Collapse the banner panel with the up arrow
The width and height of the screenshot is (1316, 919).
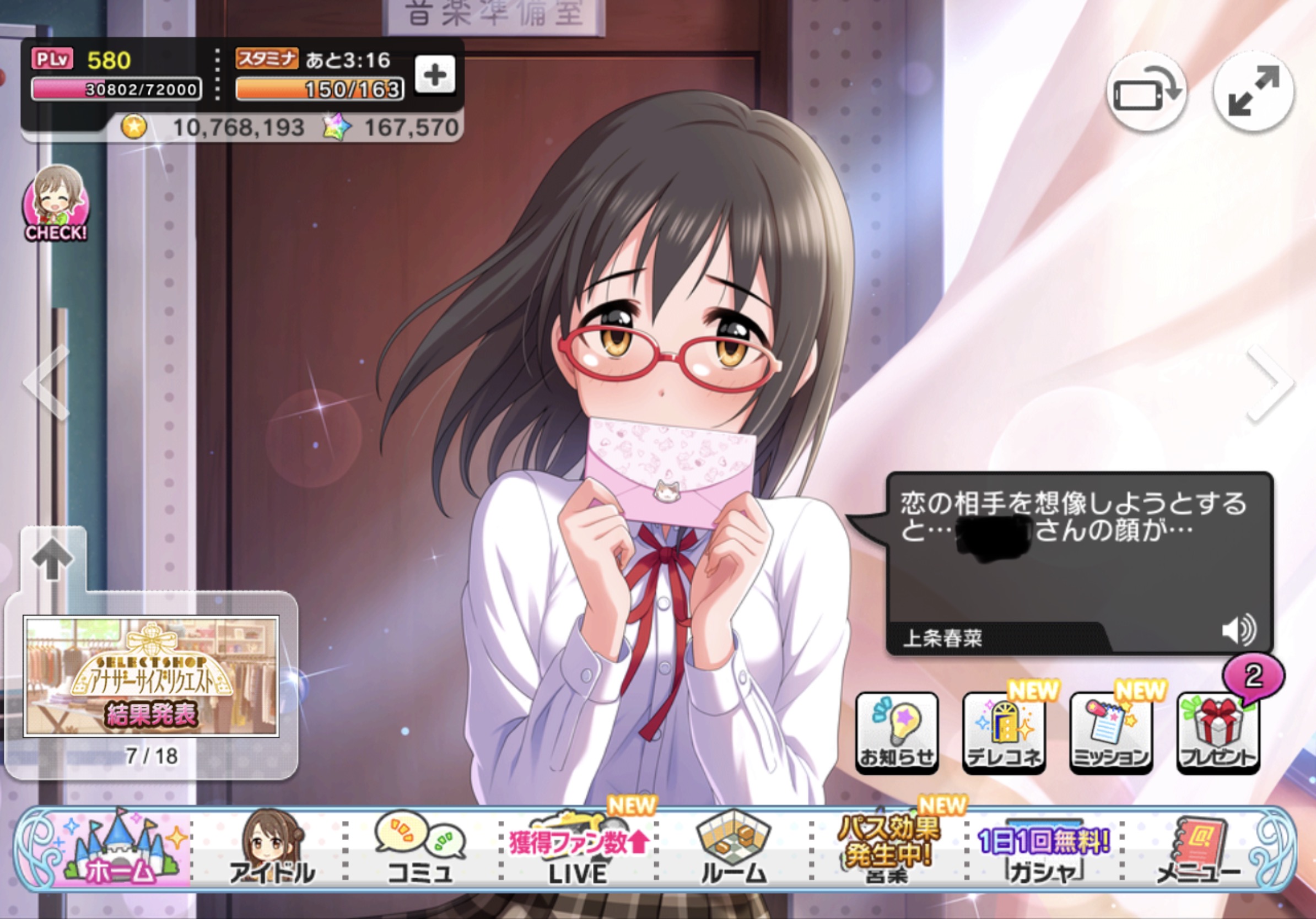coord(53,559)
